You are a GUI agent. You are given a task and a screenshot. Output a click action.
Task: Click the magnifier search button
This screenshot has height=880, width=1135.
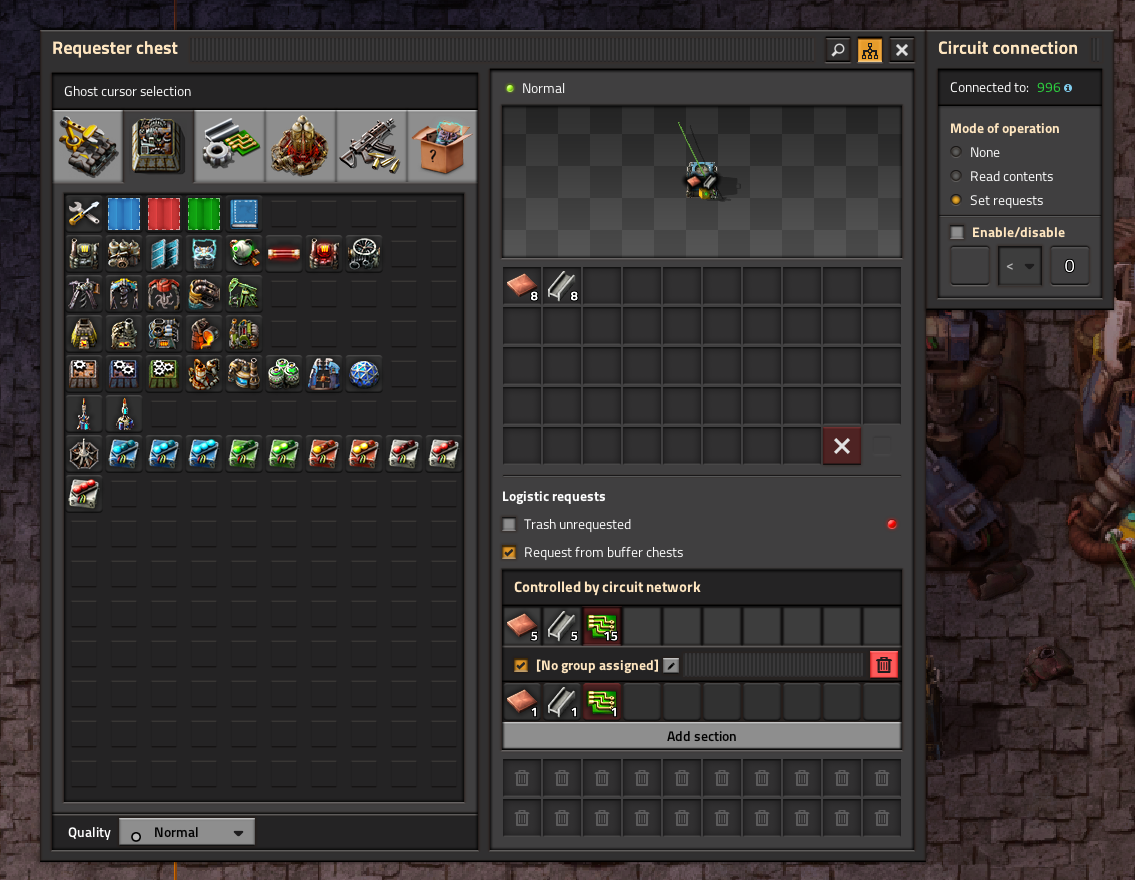[x=838, y=49]
